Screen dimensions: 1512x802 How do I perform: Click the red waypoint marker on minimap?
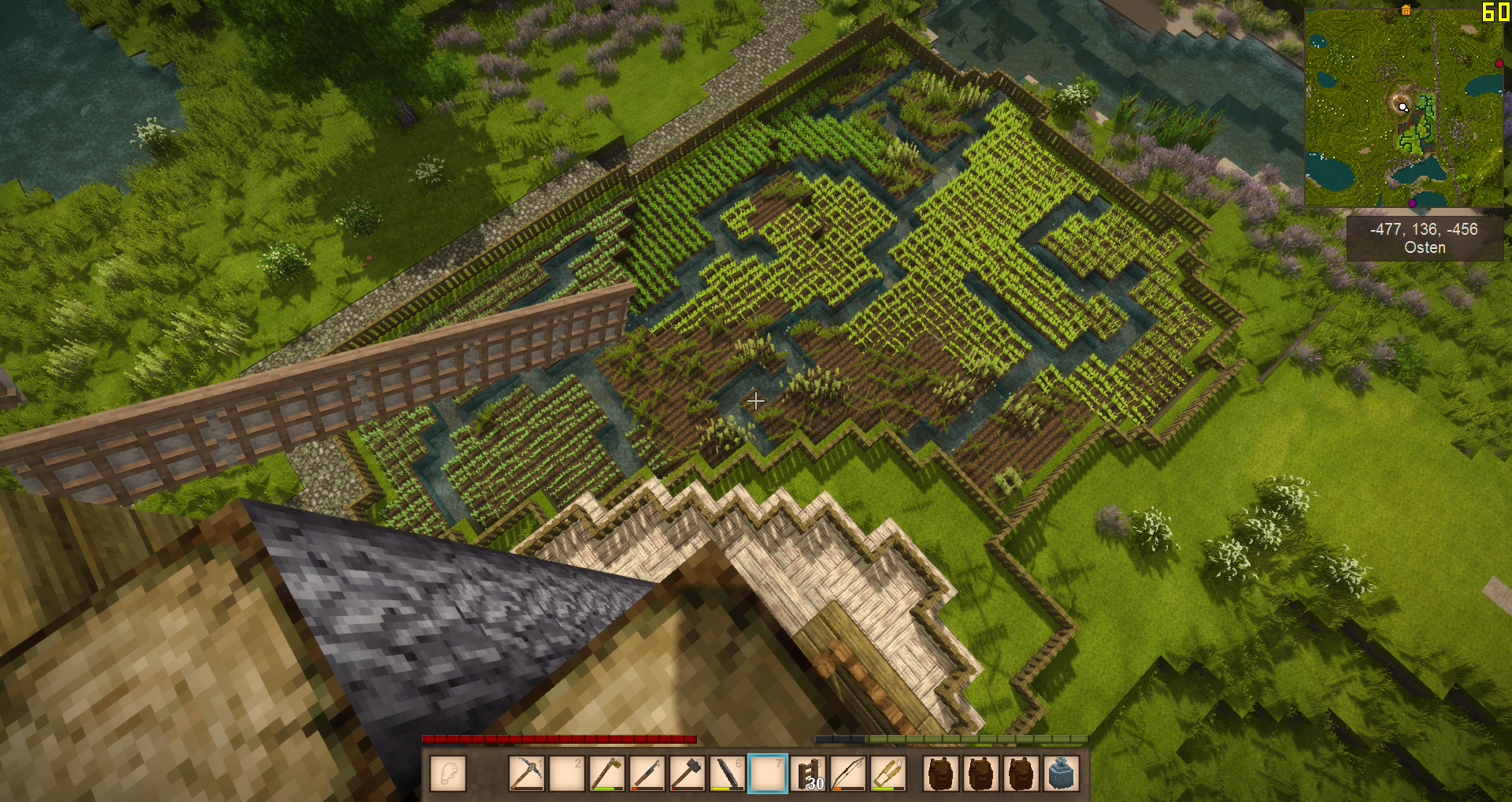[x=1499, y=63]
